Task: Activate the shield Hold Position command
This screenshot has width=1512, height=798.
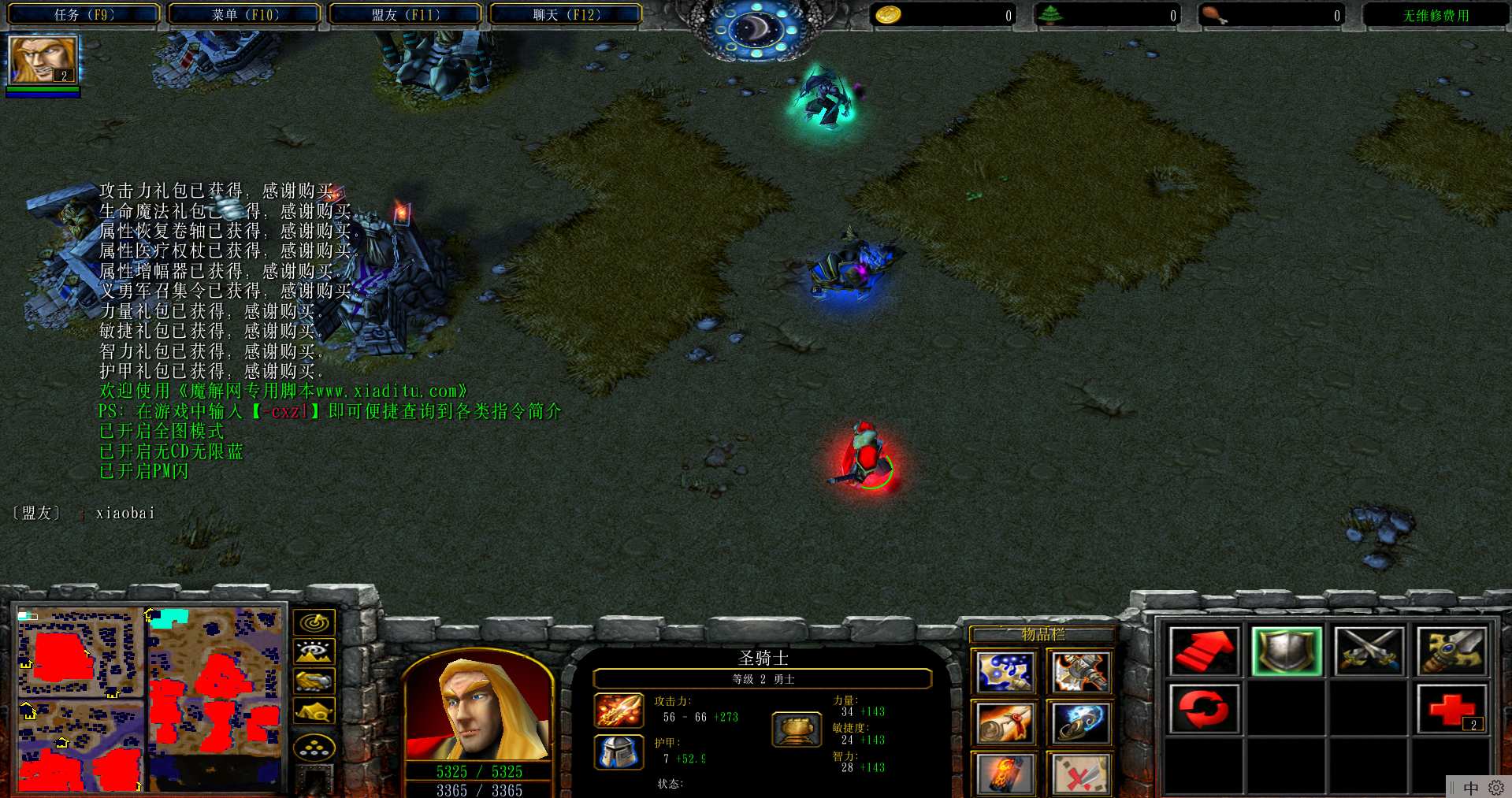Action: coord(1286,651)
